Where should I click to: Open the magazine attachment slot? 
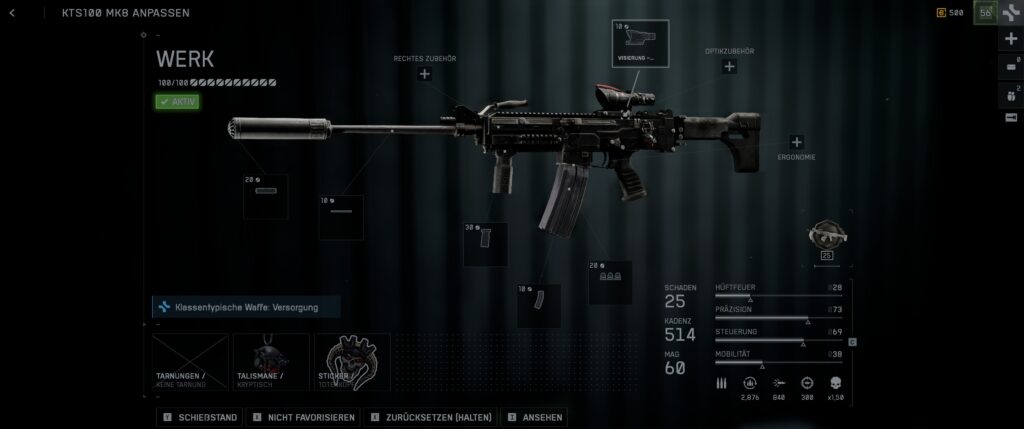point(538,305)
